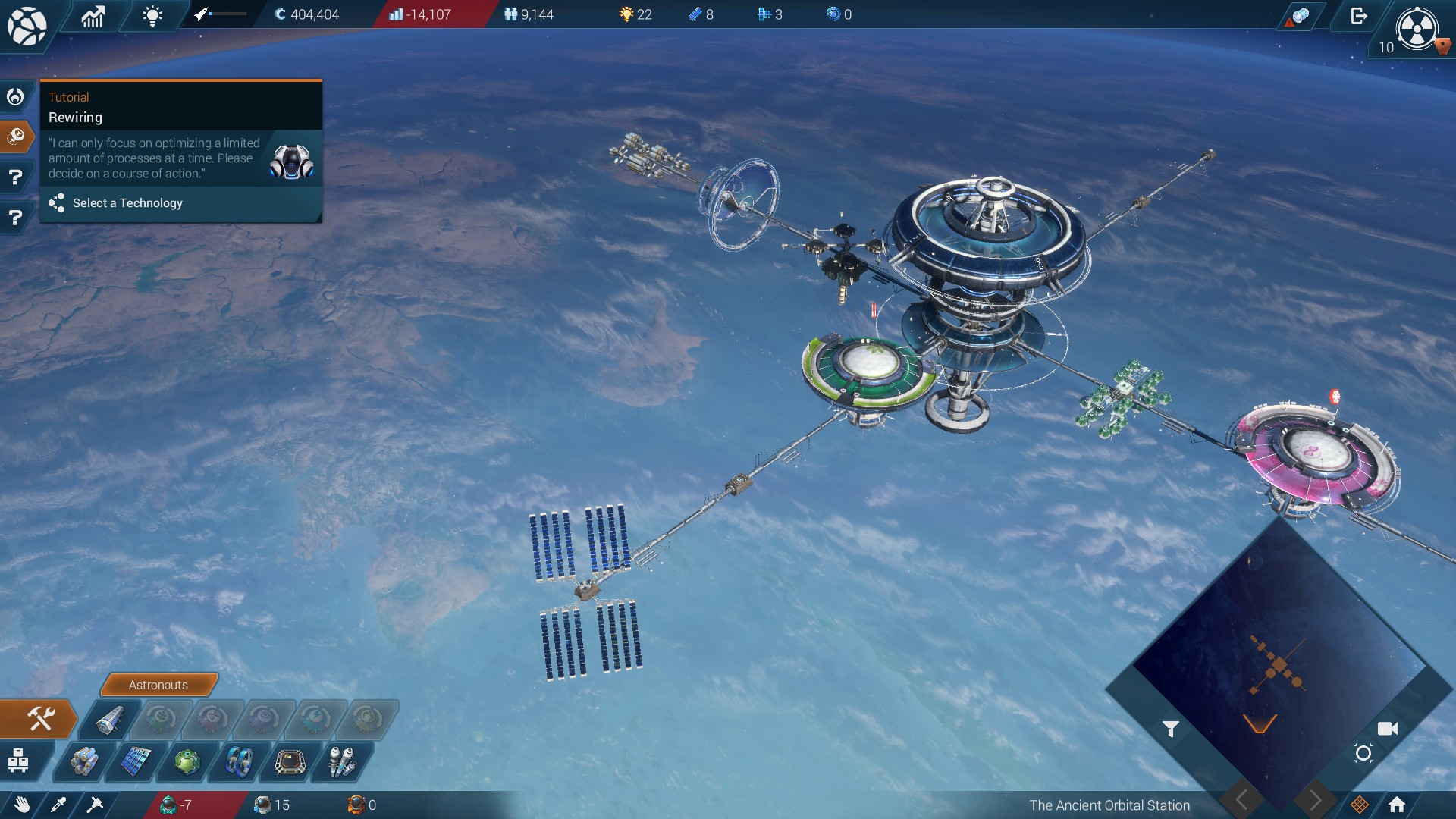The height and width of the screenshot is (819, 1456).
Task: Click the exit session button
Action: (x=1359, y=16)
